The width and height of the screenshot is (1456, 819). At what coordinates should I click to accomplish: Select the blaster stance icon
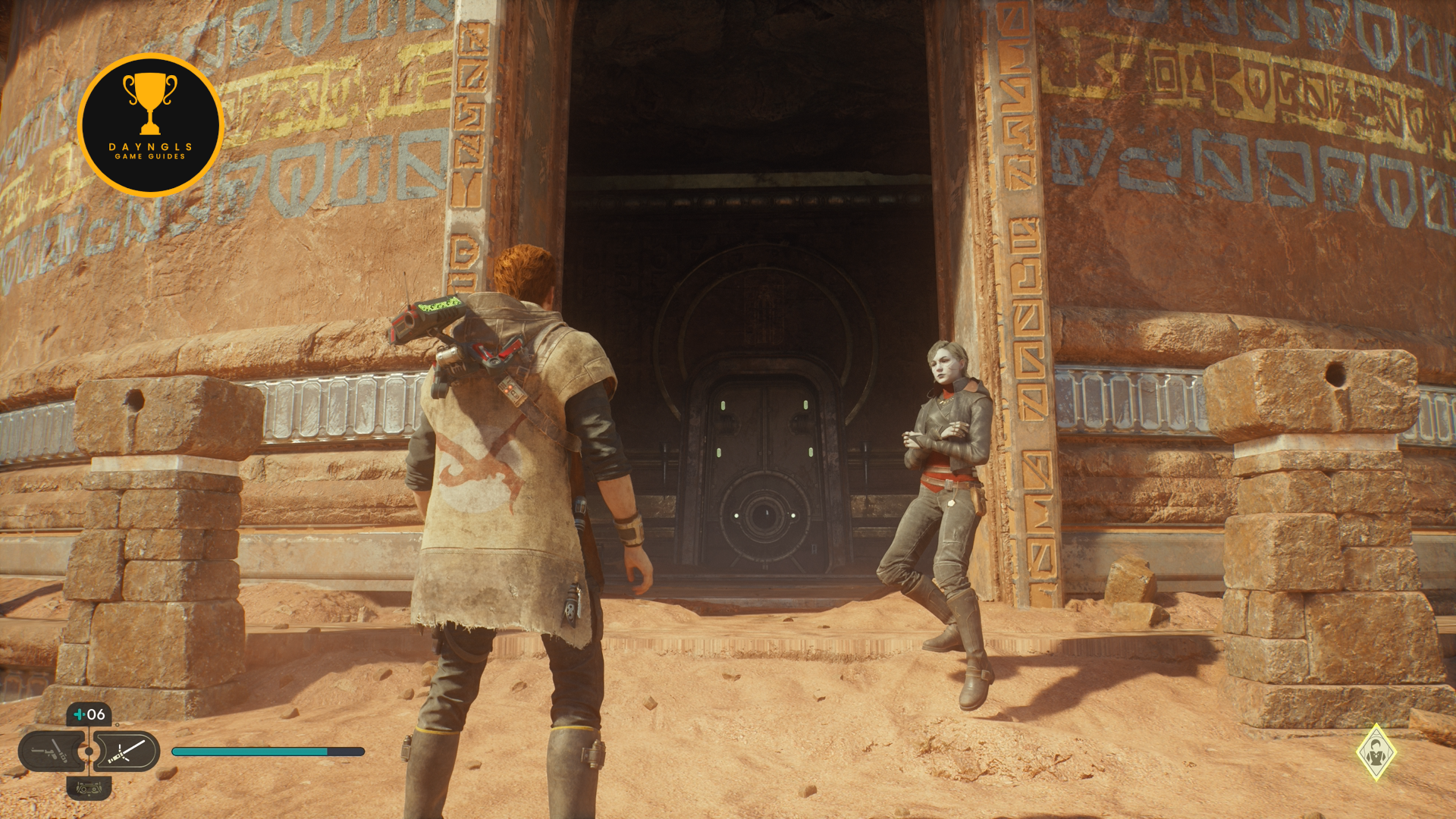[50, 752]
